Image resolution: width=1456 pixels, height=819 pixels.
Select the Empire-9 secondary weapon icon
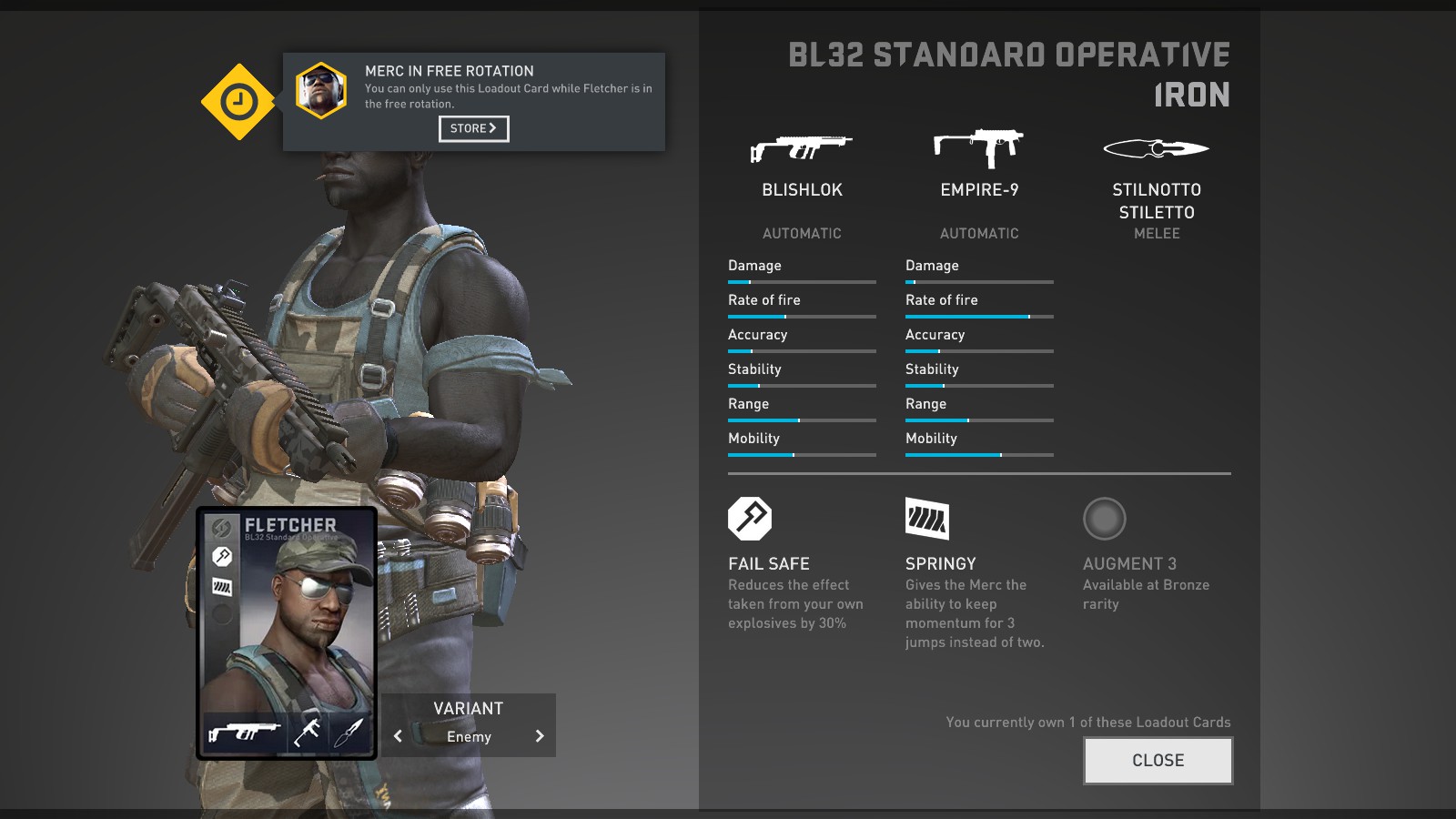pyautogui.click(x=979, y=147)
